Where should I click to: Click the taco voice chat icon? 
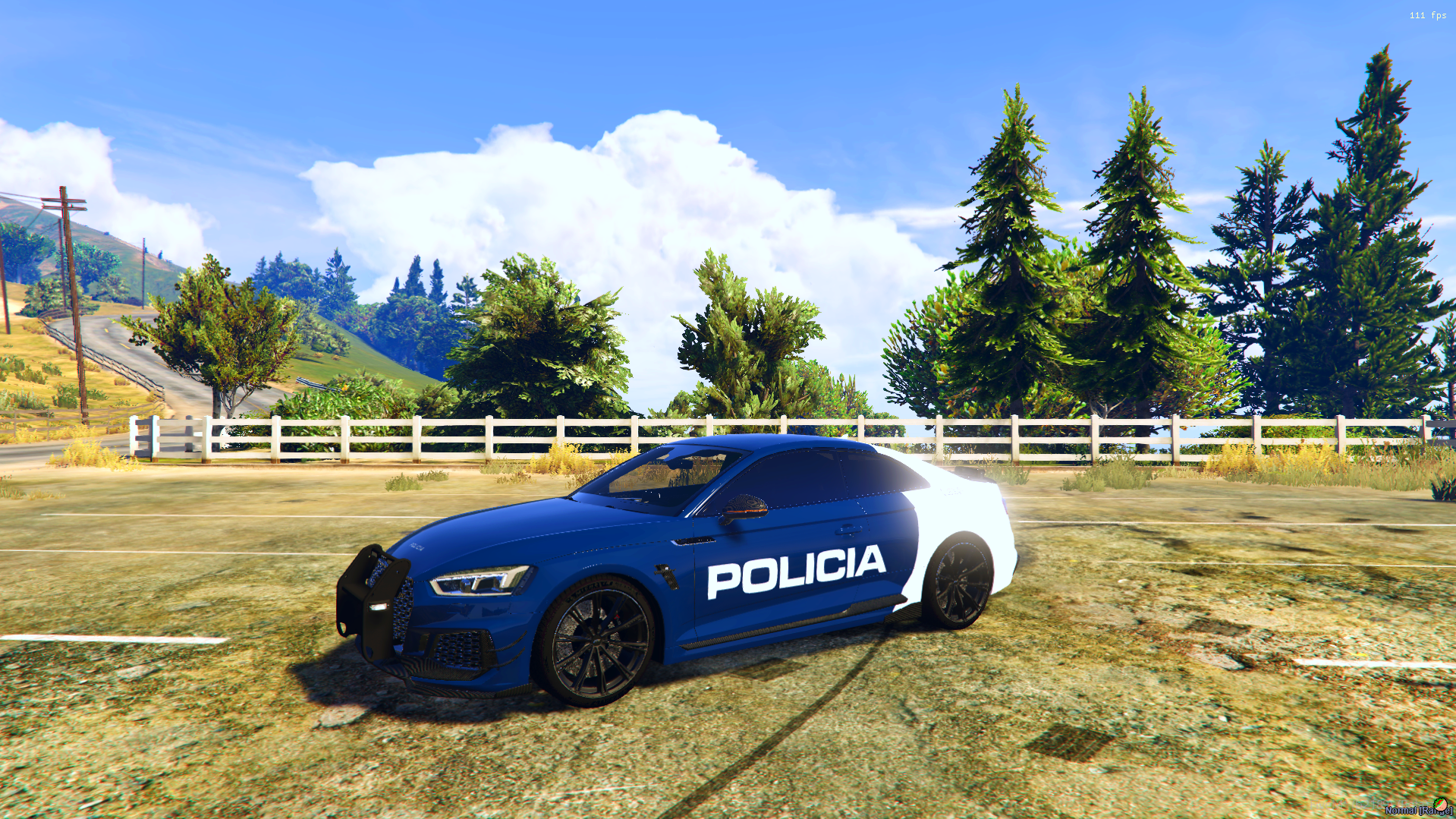point(1440,804)
